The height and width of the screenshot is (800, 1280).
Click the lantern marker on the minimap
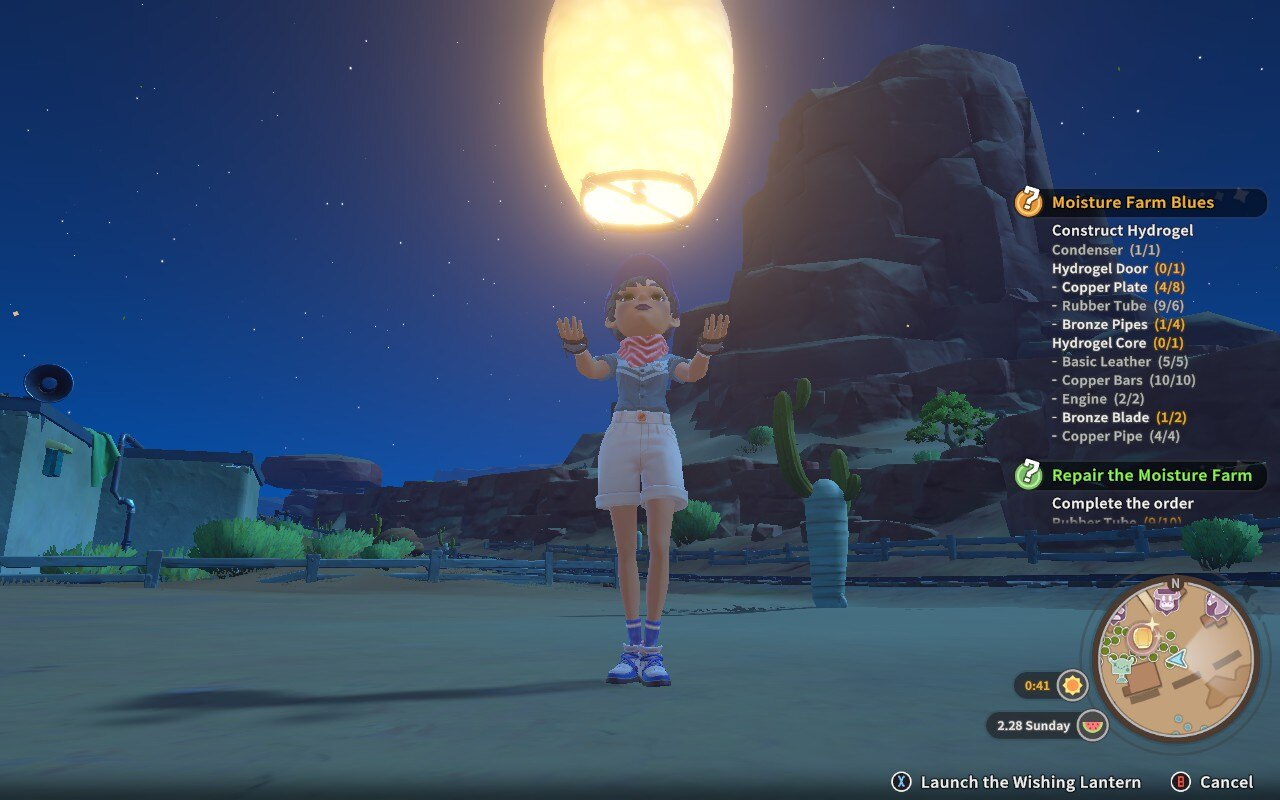(x=1143, y=635)
